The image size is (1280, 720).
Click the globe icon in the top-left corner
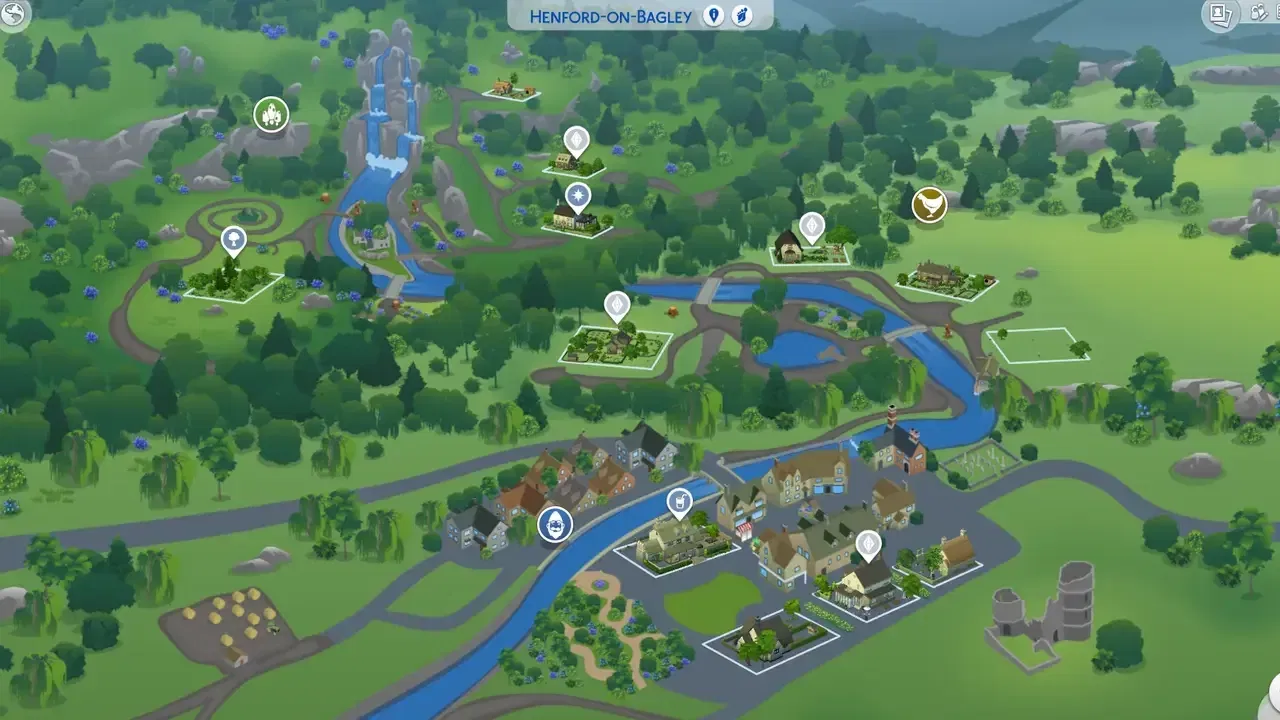click(14, 15)
